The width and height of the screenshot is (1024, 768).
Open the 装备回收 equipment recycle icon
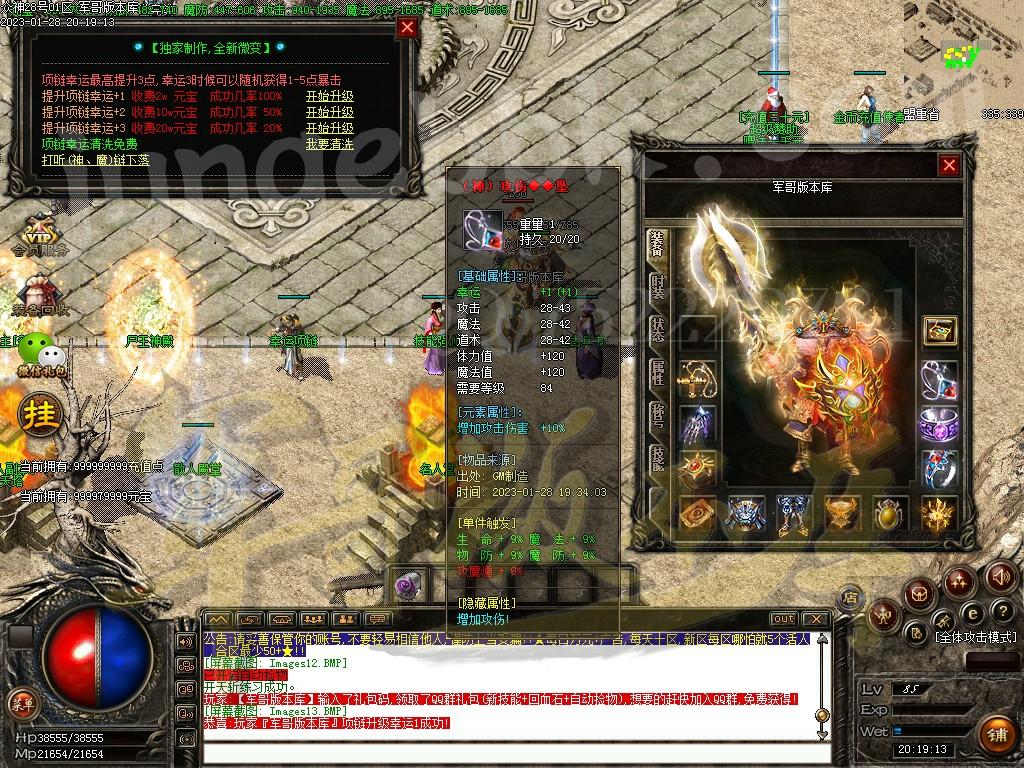[40, 297]
